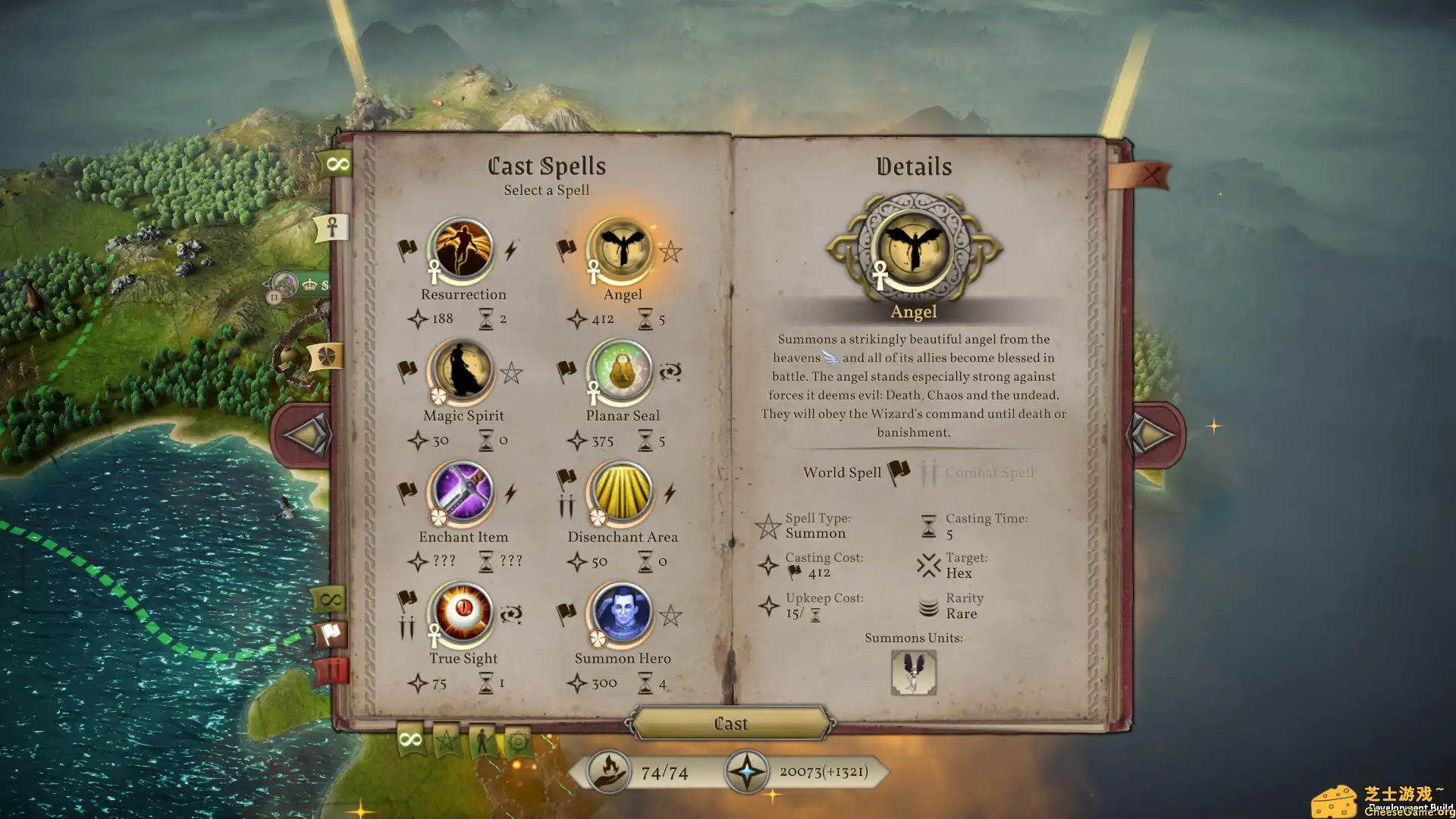Close the spellbook with the X ribbon
This screenshot has height=819, width=1456.
point(1150,175)
